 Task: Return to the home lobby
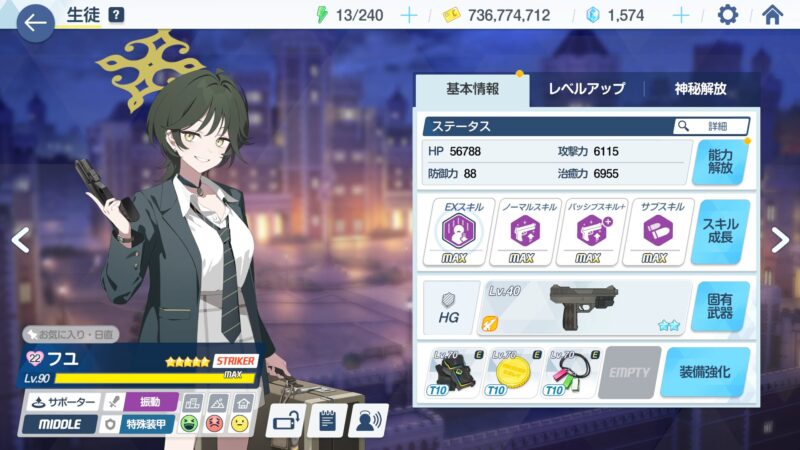tap(772, 15)
